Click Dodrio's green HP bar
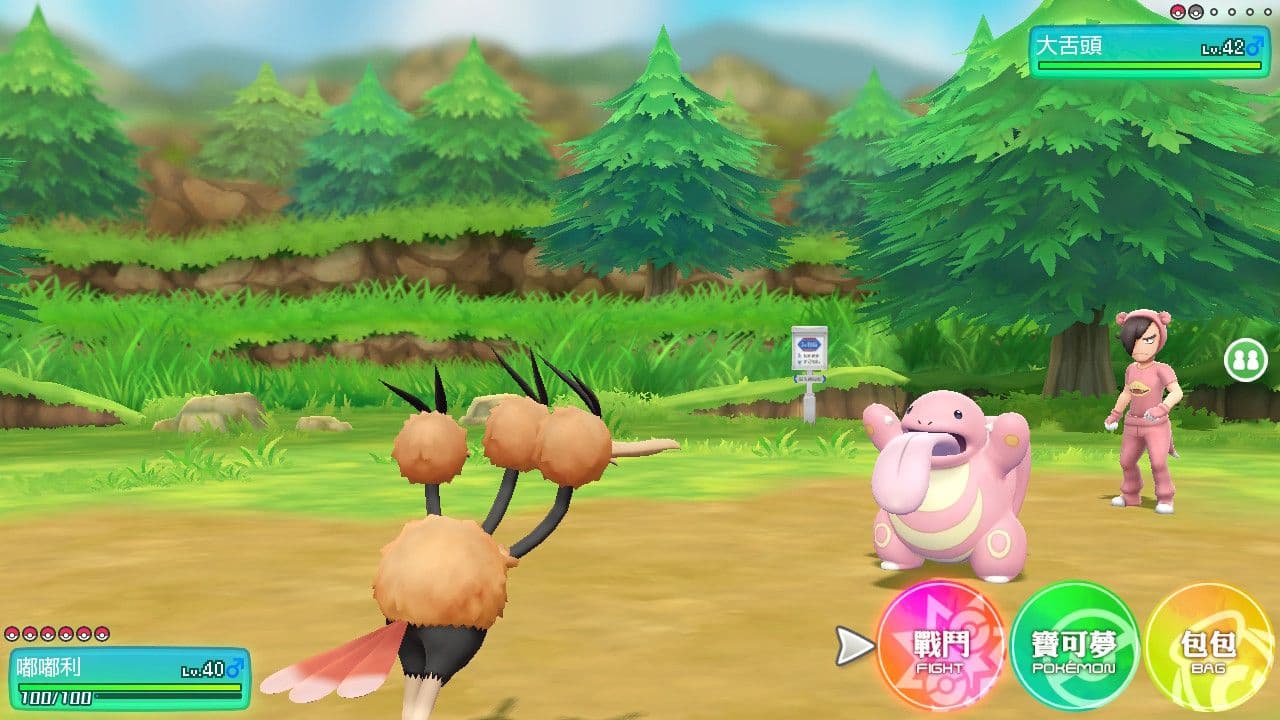The image size is (1280, 720). pos(128,687)
